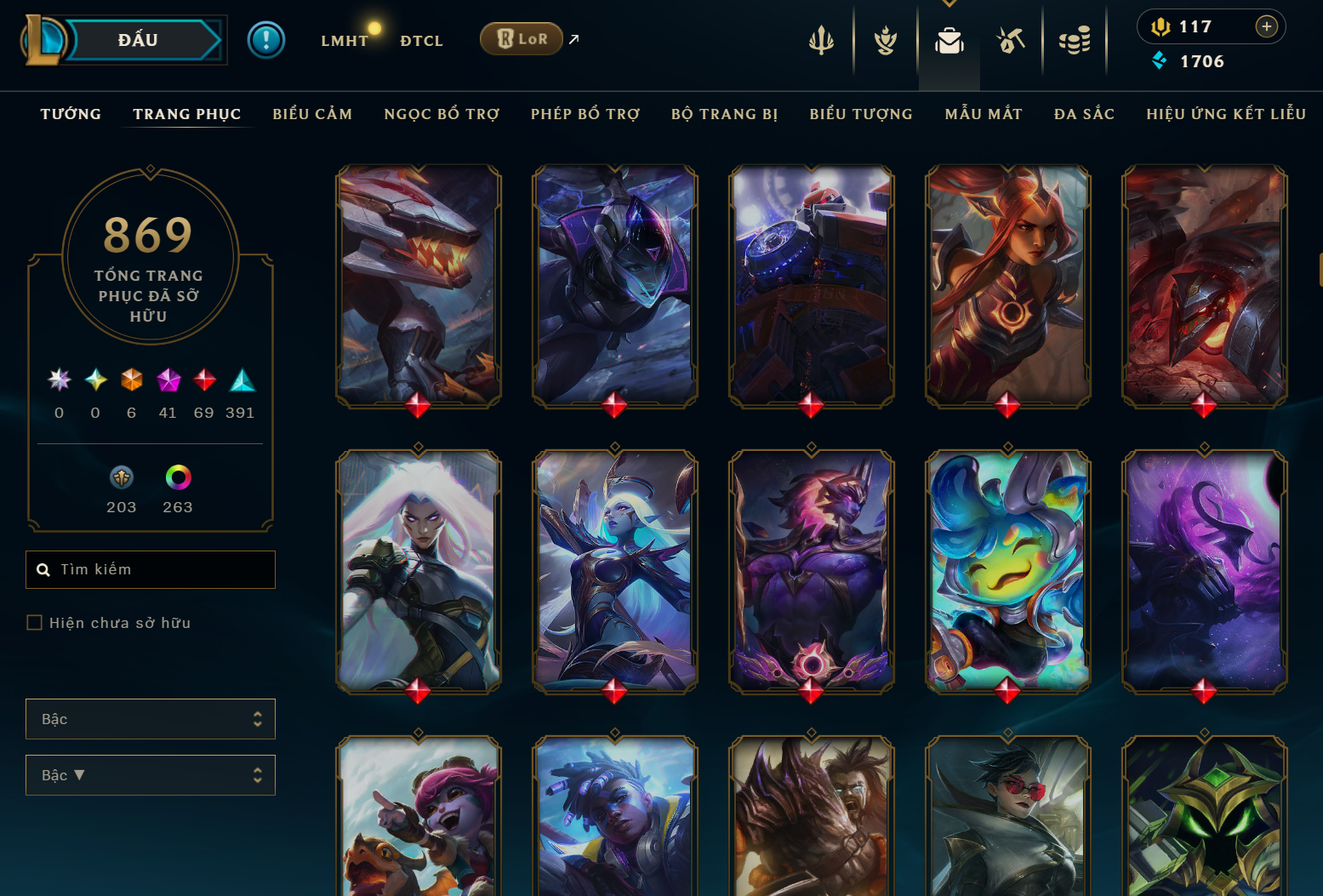Launch LoR from the top bar
The height and width of the screenshot is (896, 1323).
[x=522, y=39]
